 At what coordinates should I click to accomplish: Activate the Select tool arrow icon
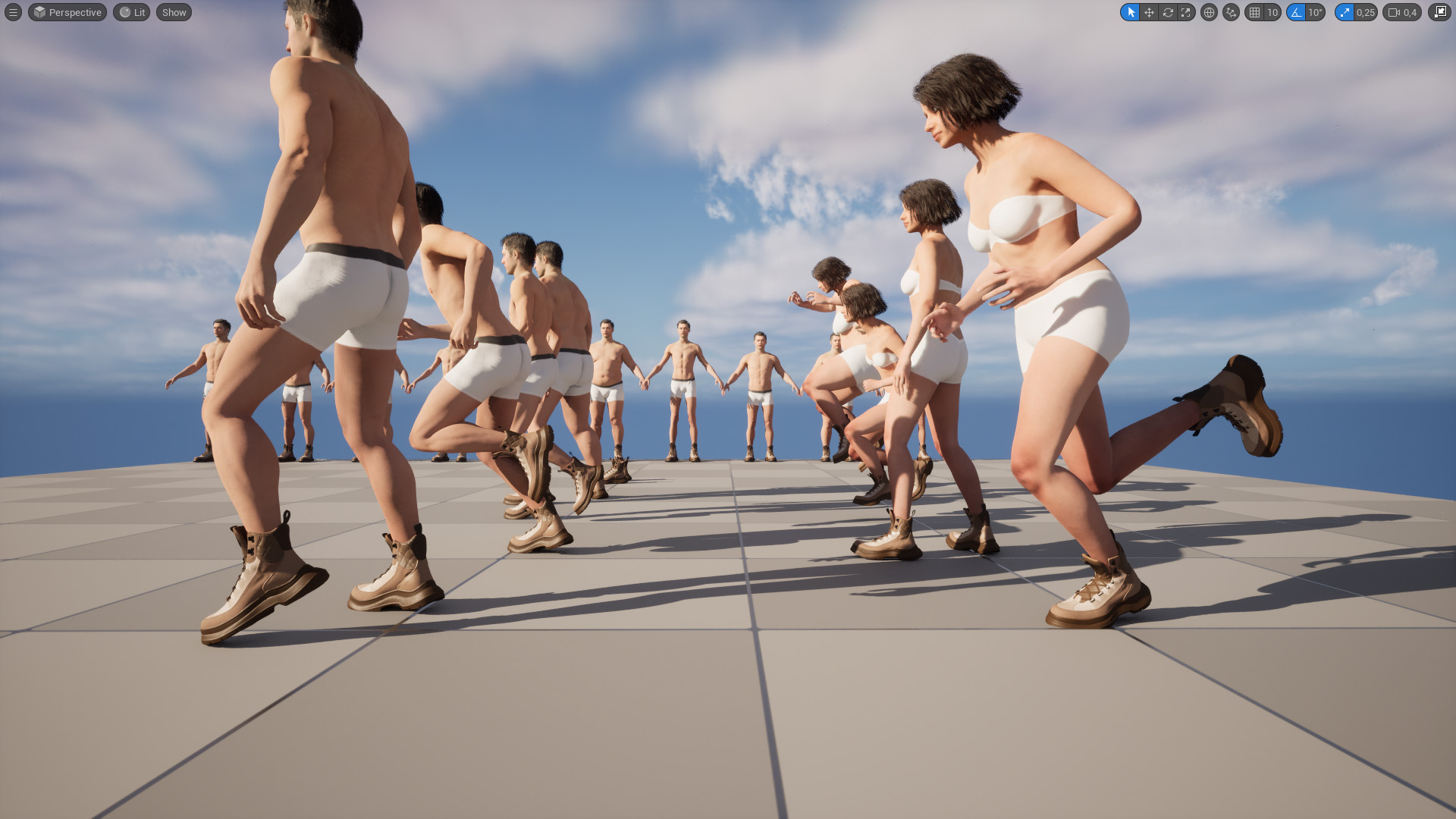click(x=1132, y=12)
